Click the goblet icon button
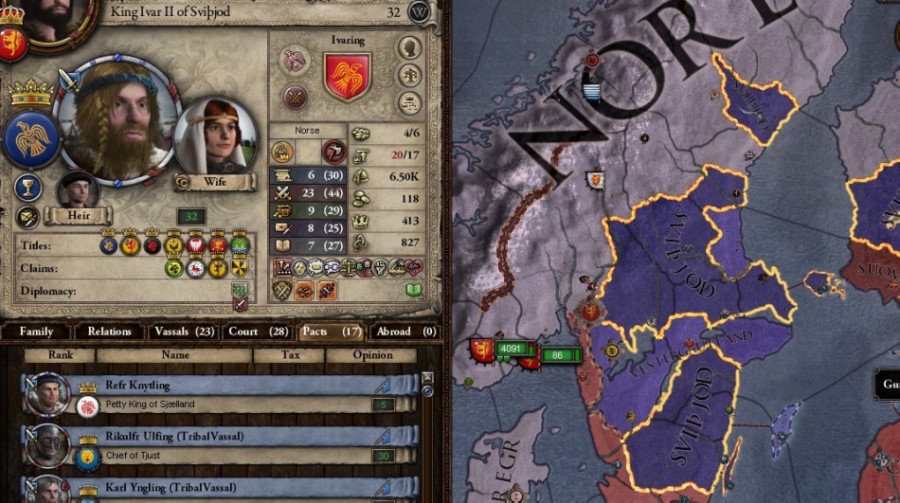The image size is (900, 503). 28,186
